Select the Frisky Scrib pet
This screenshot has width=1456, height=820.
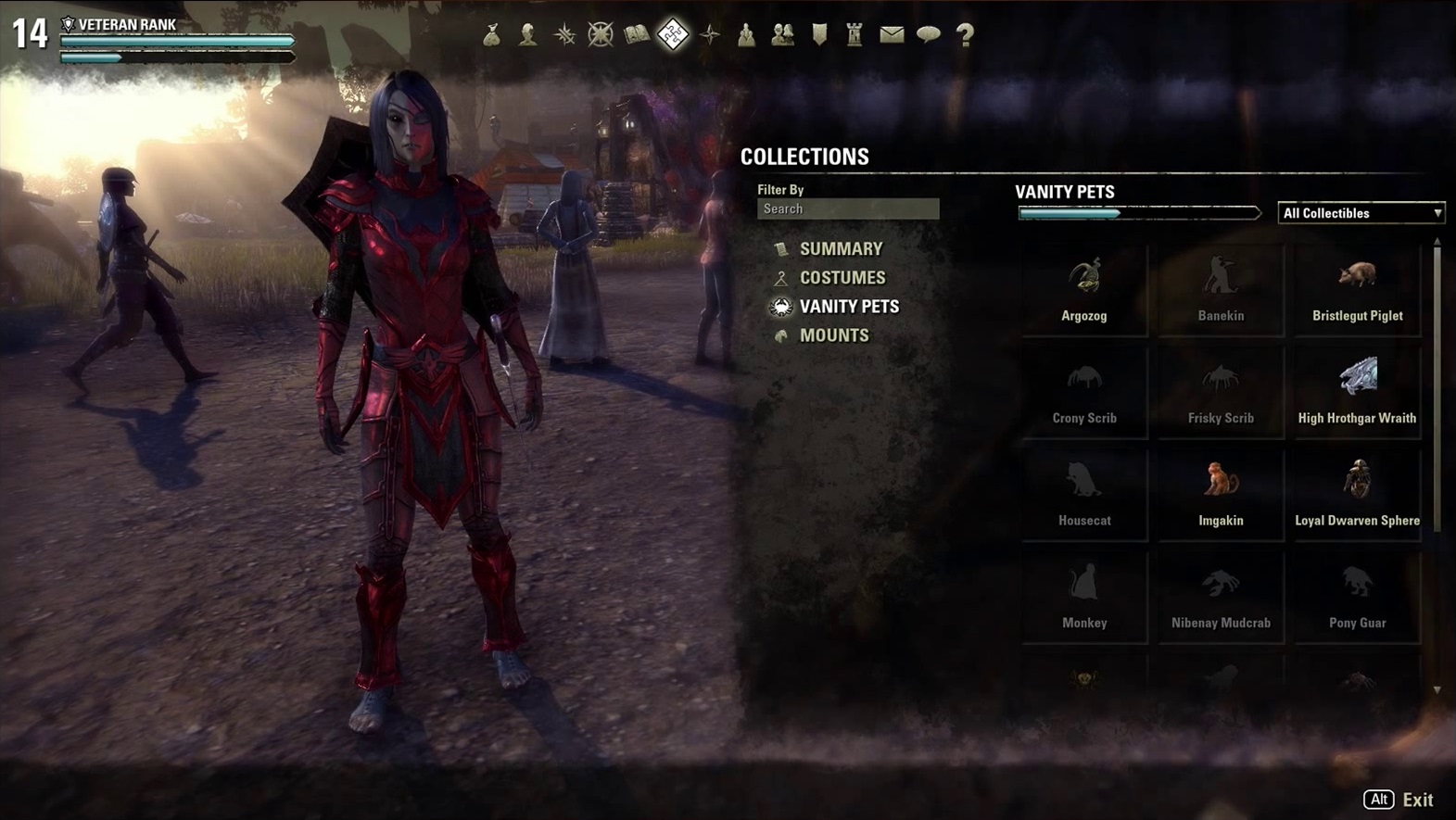(1221, 392)
